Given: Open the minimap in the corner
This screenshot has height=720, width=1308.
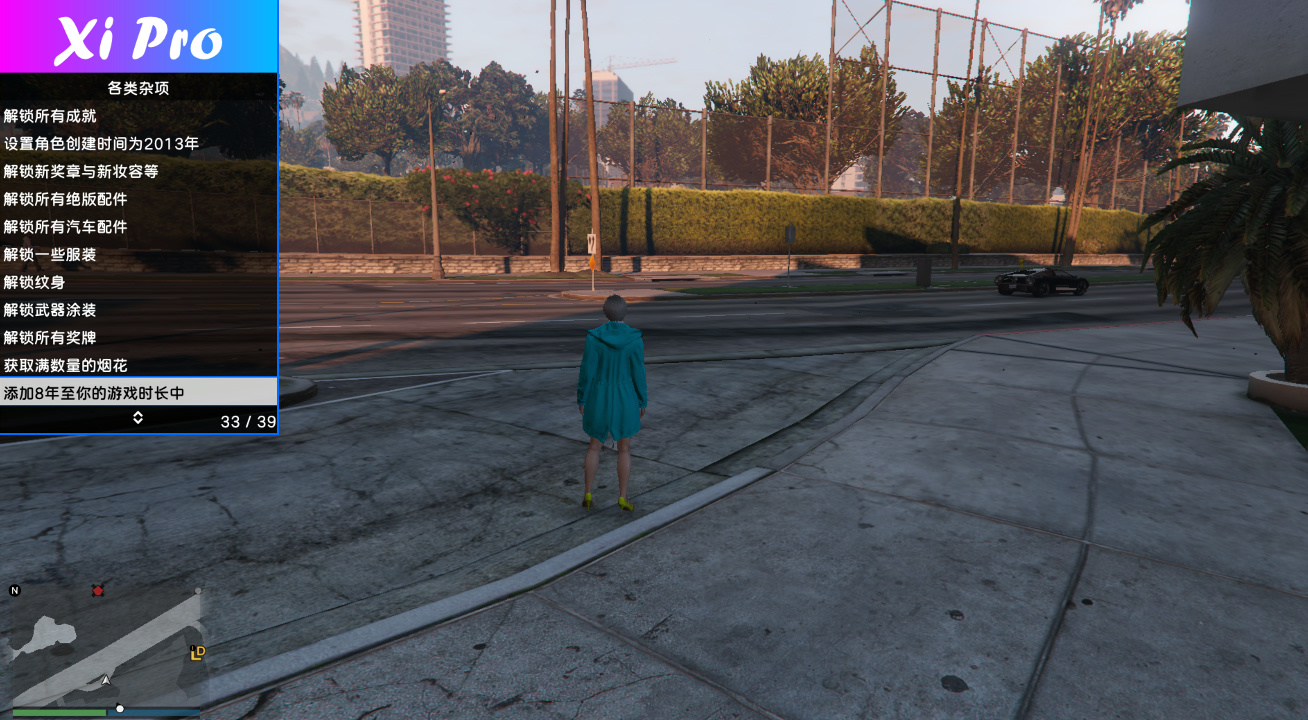Looking at the screenshot, I should click(x=105, y=645).
